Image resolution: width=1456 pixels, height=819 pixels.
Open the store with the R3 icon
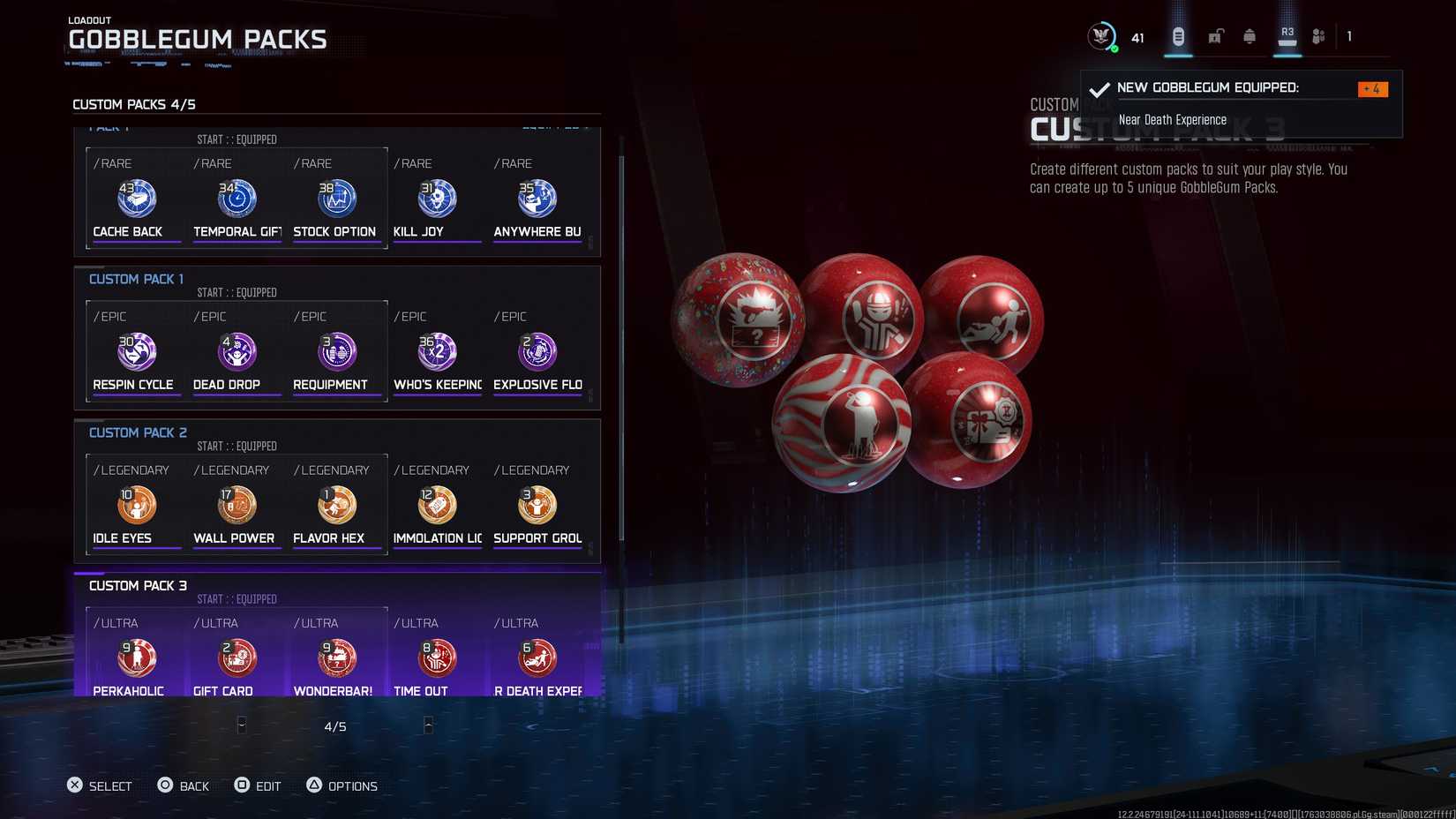tap(1286, 37)
